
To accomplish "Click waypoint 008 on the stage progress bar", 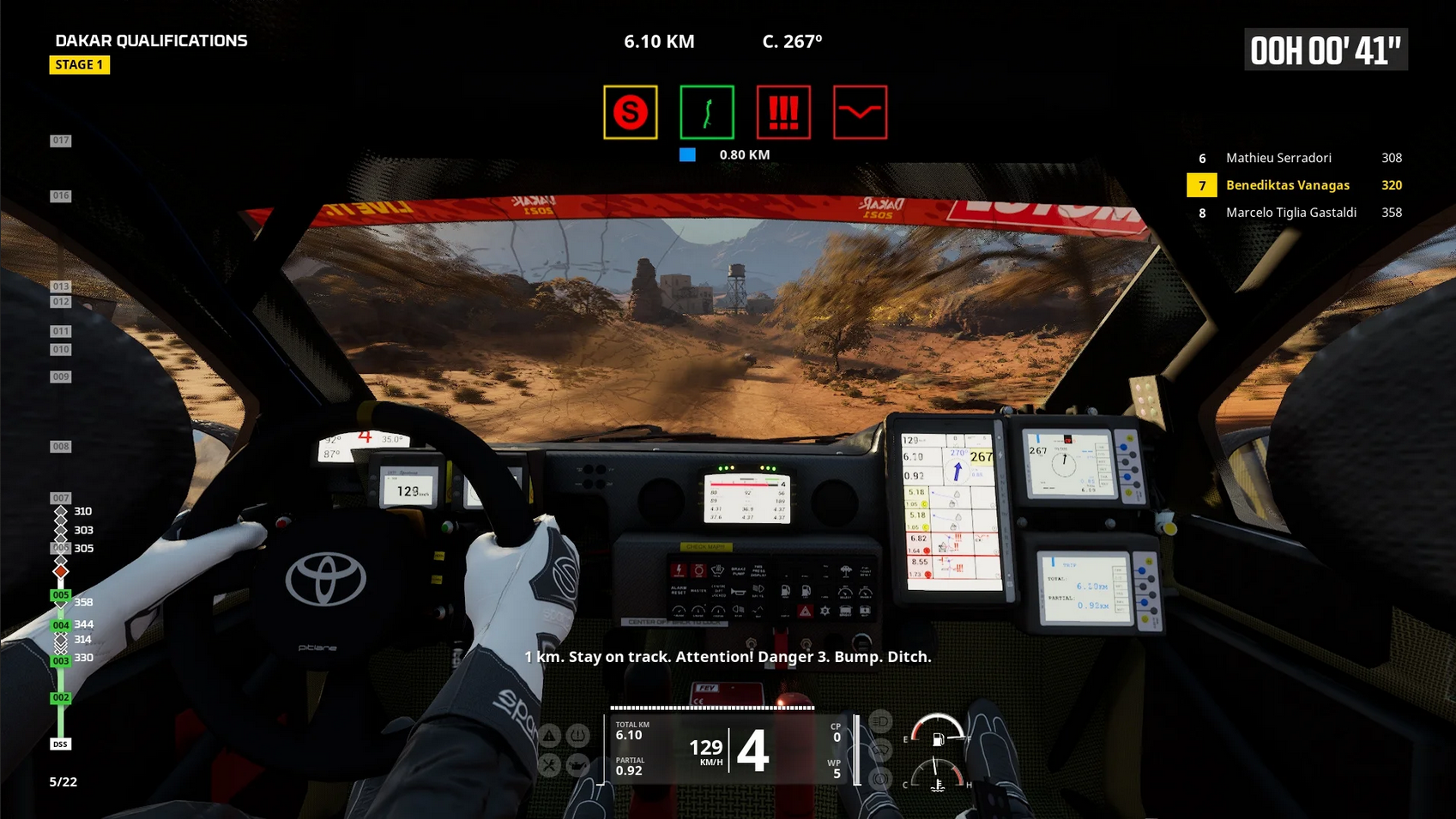I will (60, 447).
